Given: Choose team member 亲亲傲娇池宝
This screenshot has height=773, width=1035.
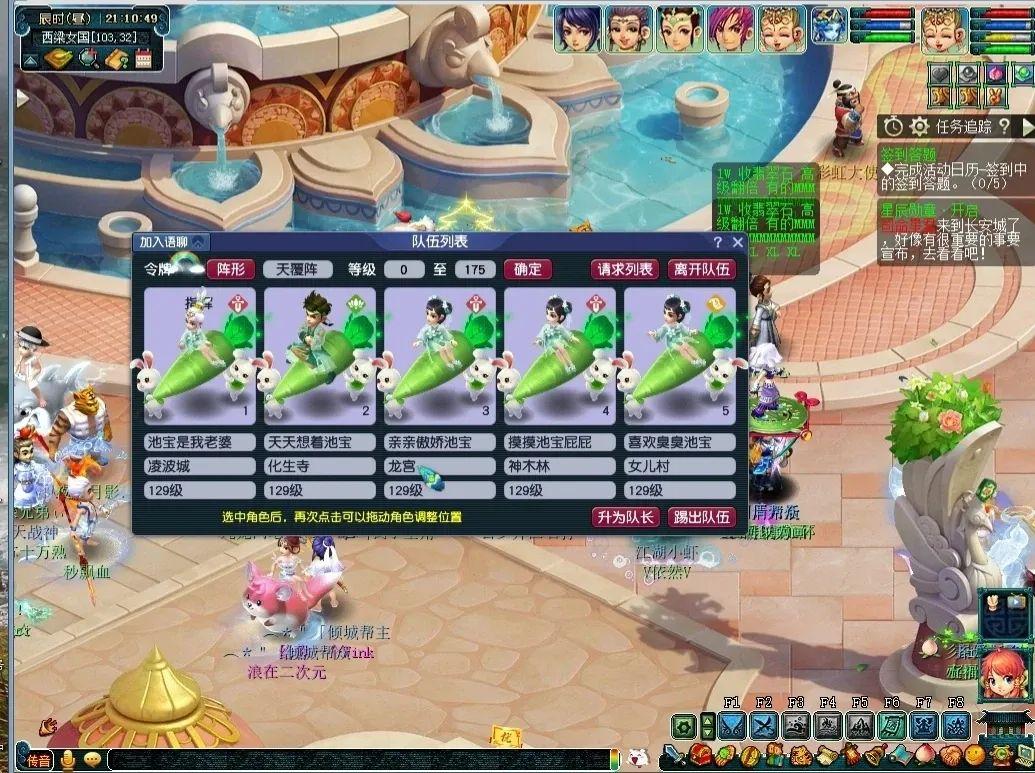Looking at the screenshot, I should pyautogui.click(x=440, y=355).
